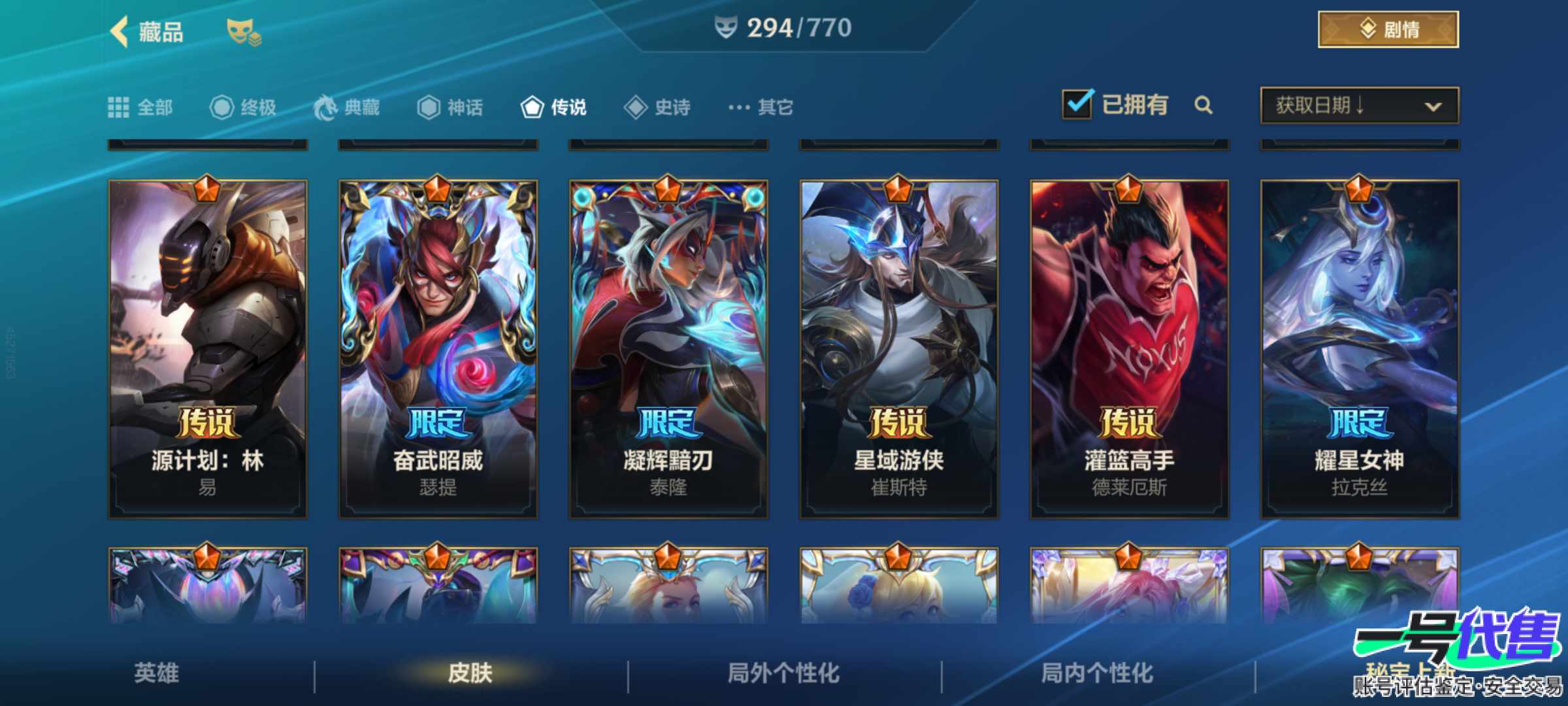Open the search magnifier icon

coord(1204,105)
